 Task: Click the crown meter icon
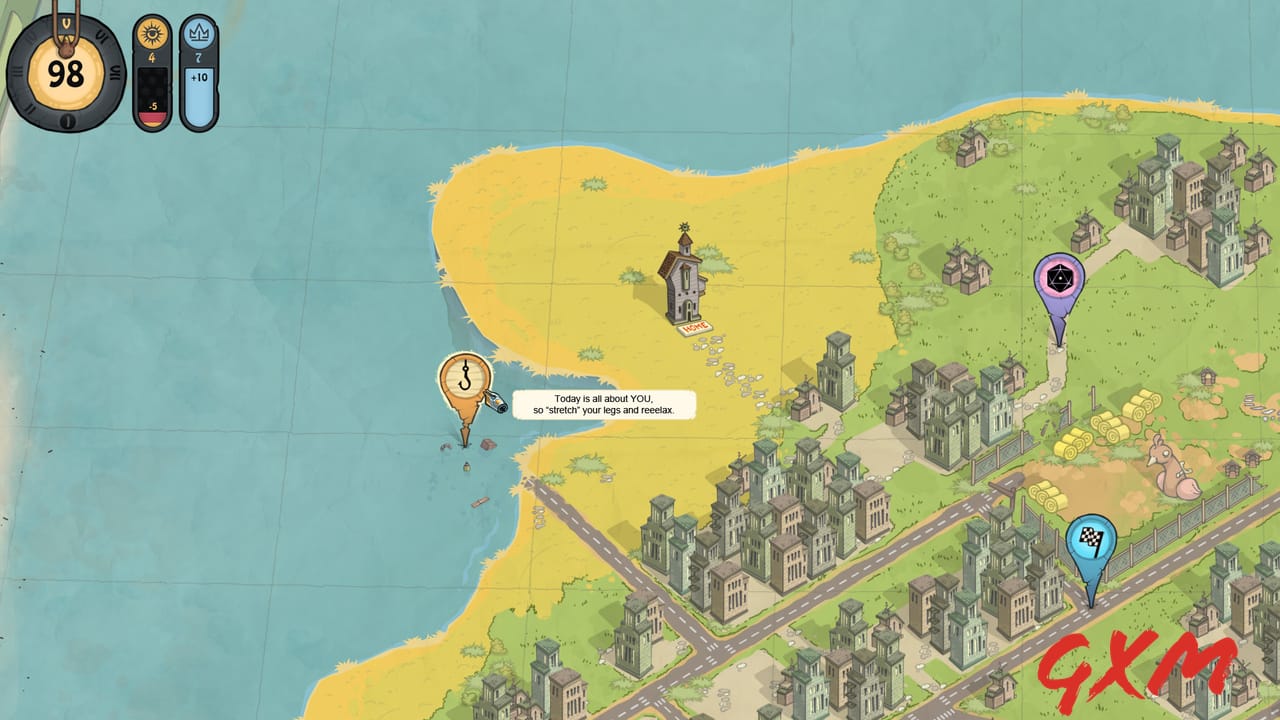tap(197, 33)
